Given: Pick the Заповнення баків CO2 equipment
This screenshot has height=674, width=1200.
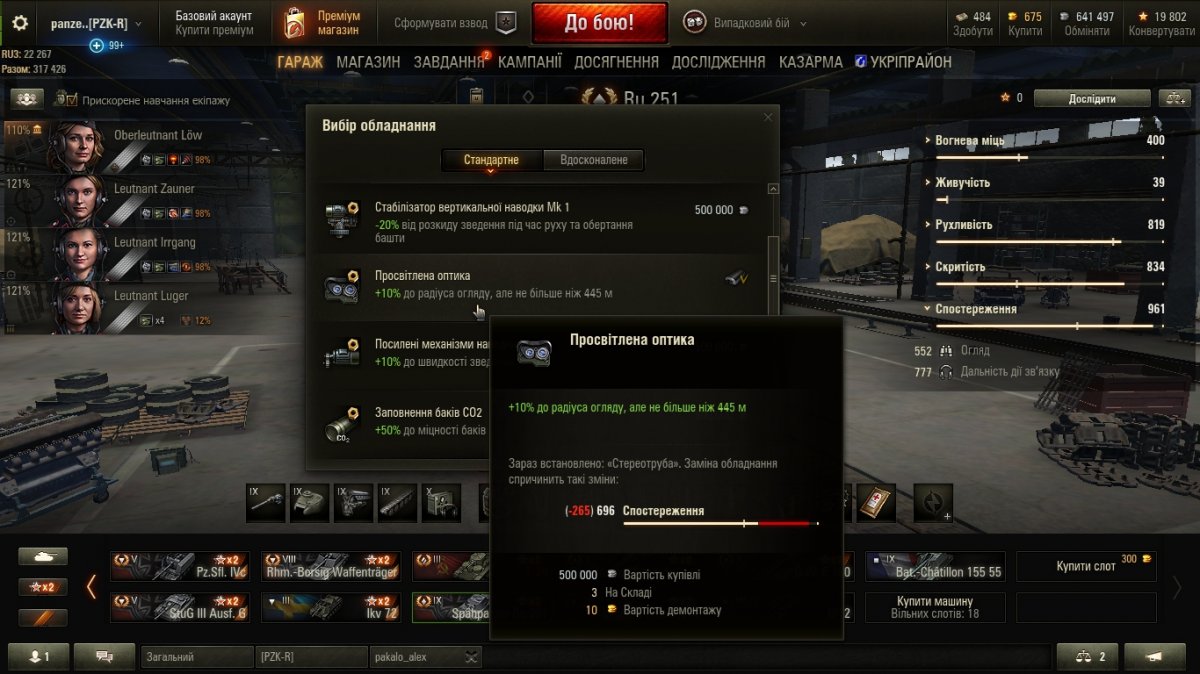Looking at the screenshot, I should pyautogui.click(x=410, y=421).
